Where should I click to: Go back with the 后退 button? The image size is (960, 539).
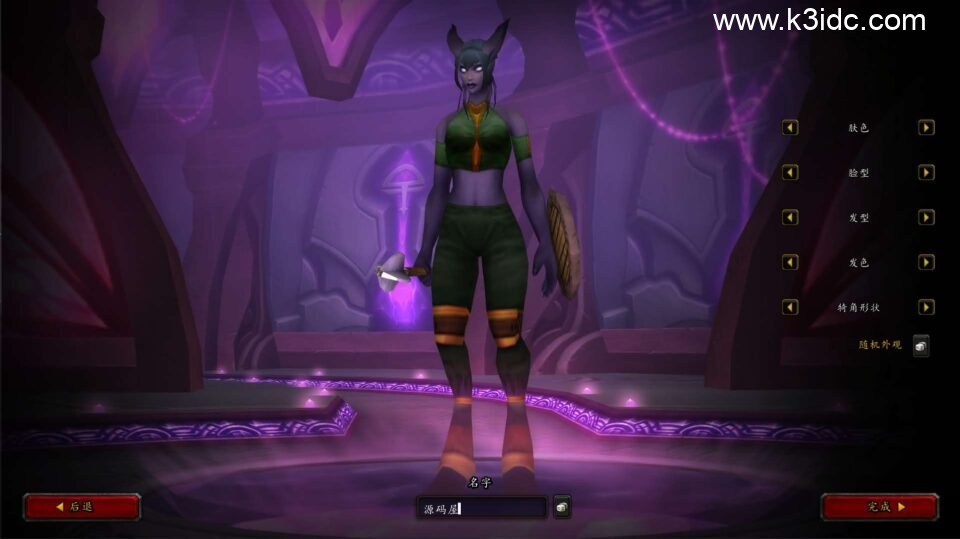click(81, 507)
